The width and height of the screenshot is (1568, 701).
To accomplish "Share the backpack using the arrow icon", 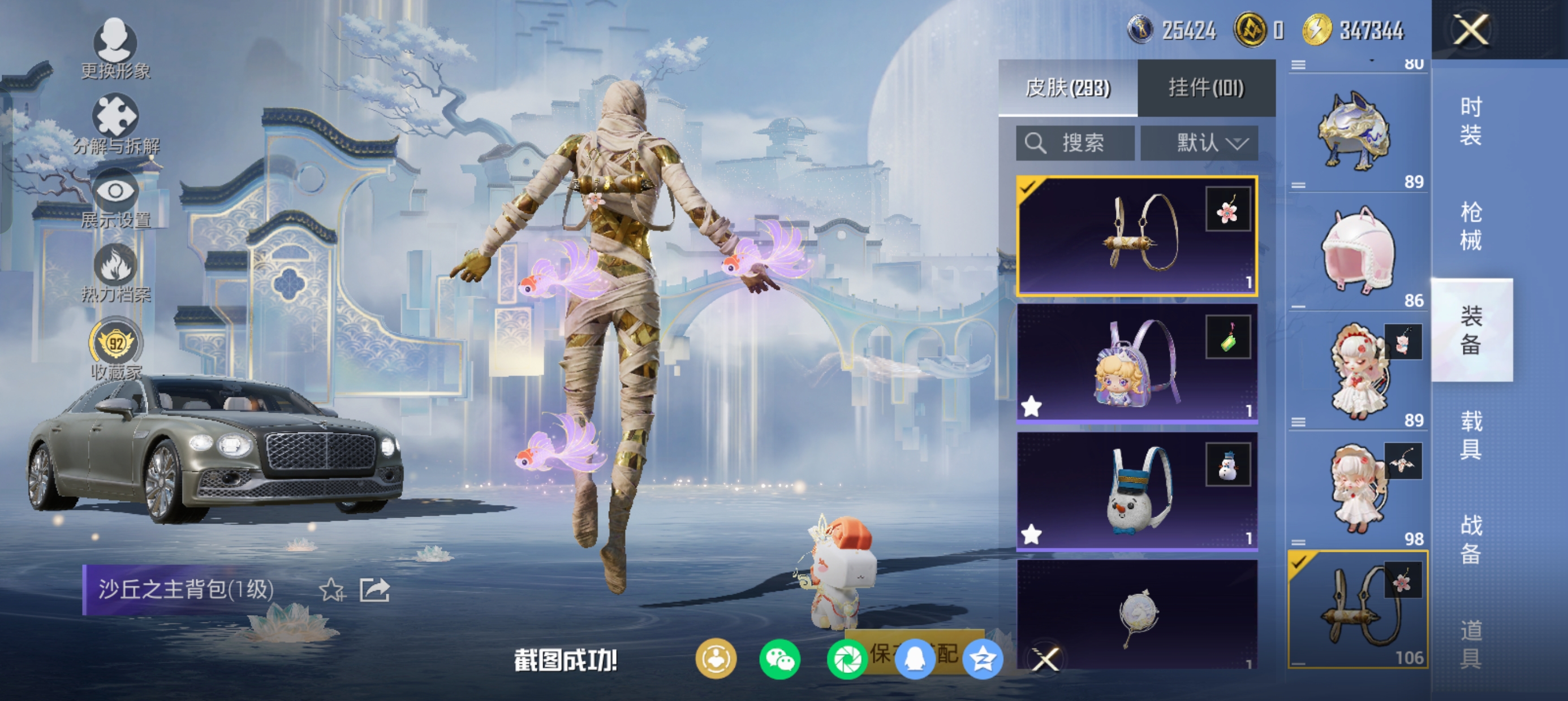I will pos(374,590).
